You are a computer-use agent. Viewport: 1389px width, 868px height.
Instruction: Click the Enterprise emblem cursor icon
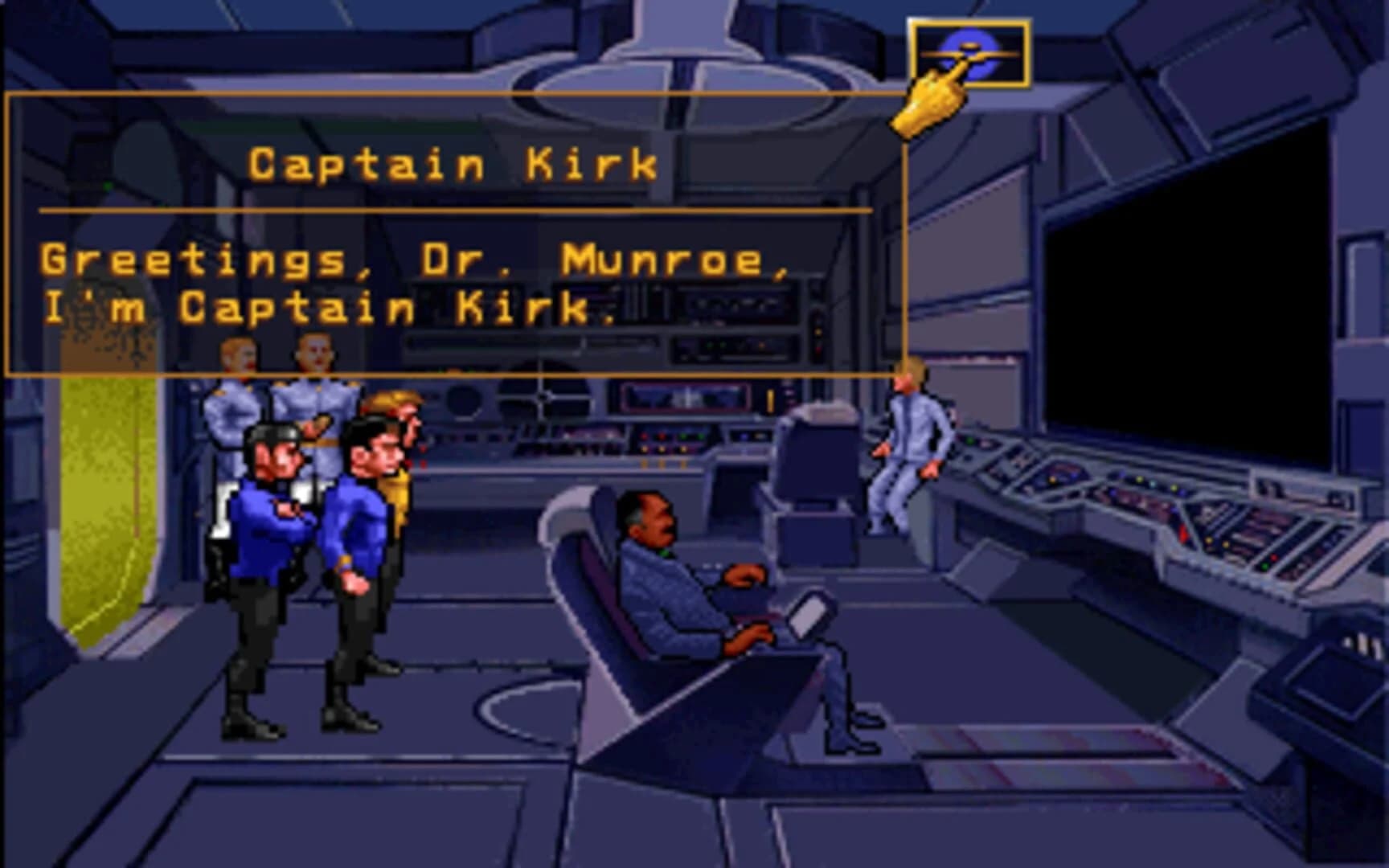click(969, 51)
